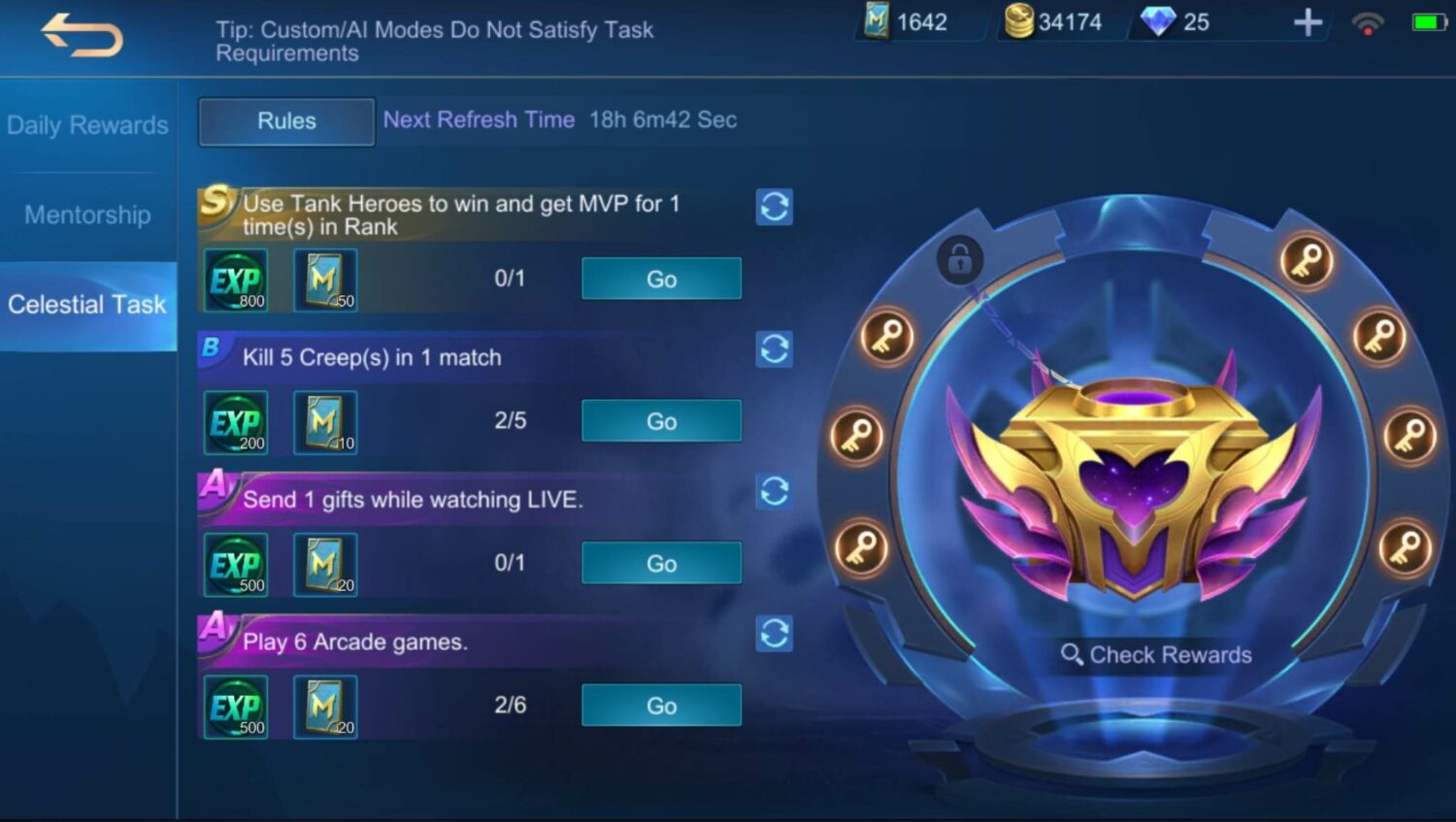The image size is (1456, 822).
Task: Click the battle points currency icon
Action: click(878, 21)
